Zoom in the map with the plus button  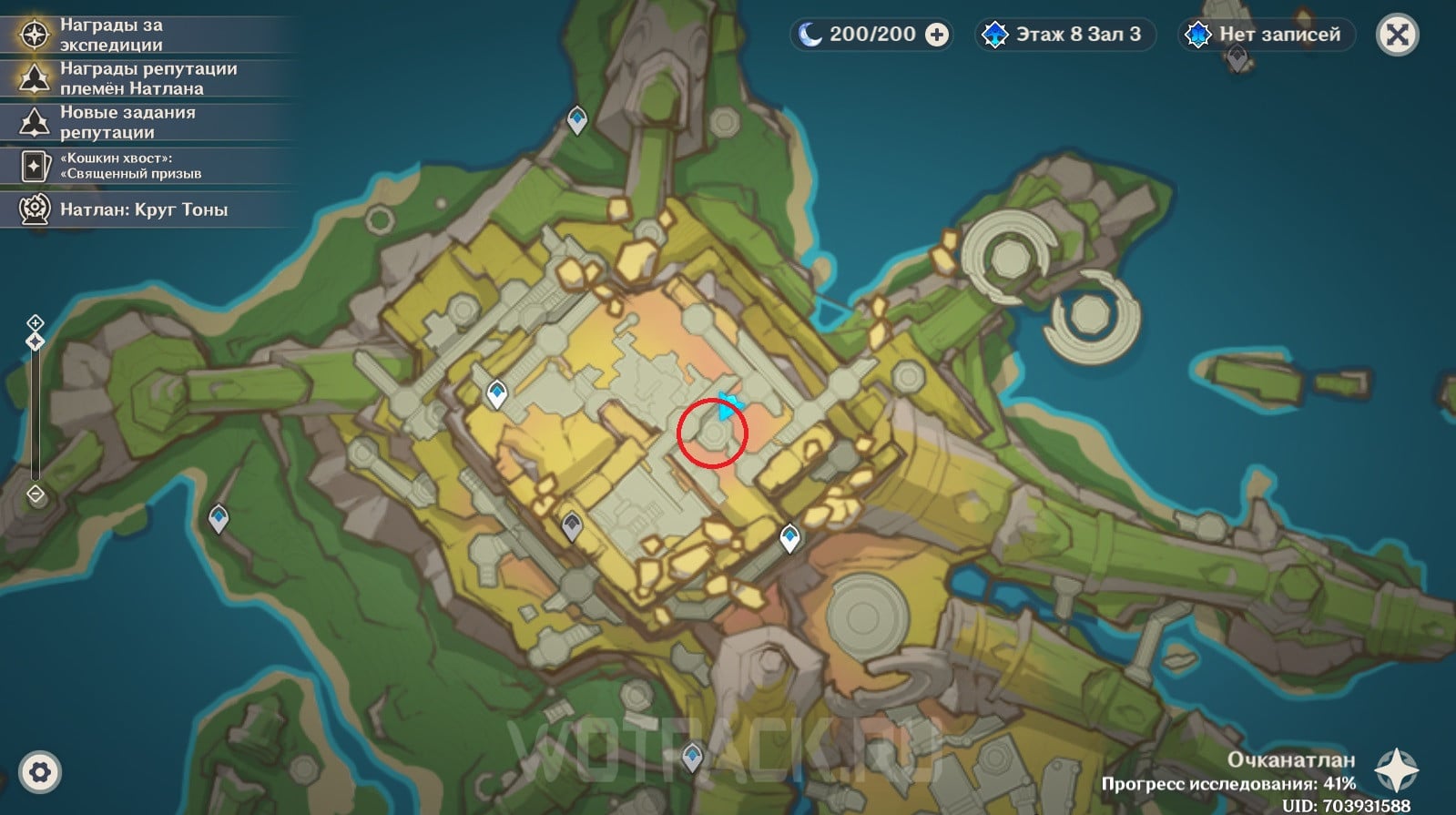click(x=35, y=322)
